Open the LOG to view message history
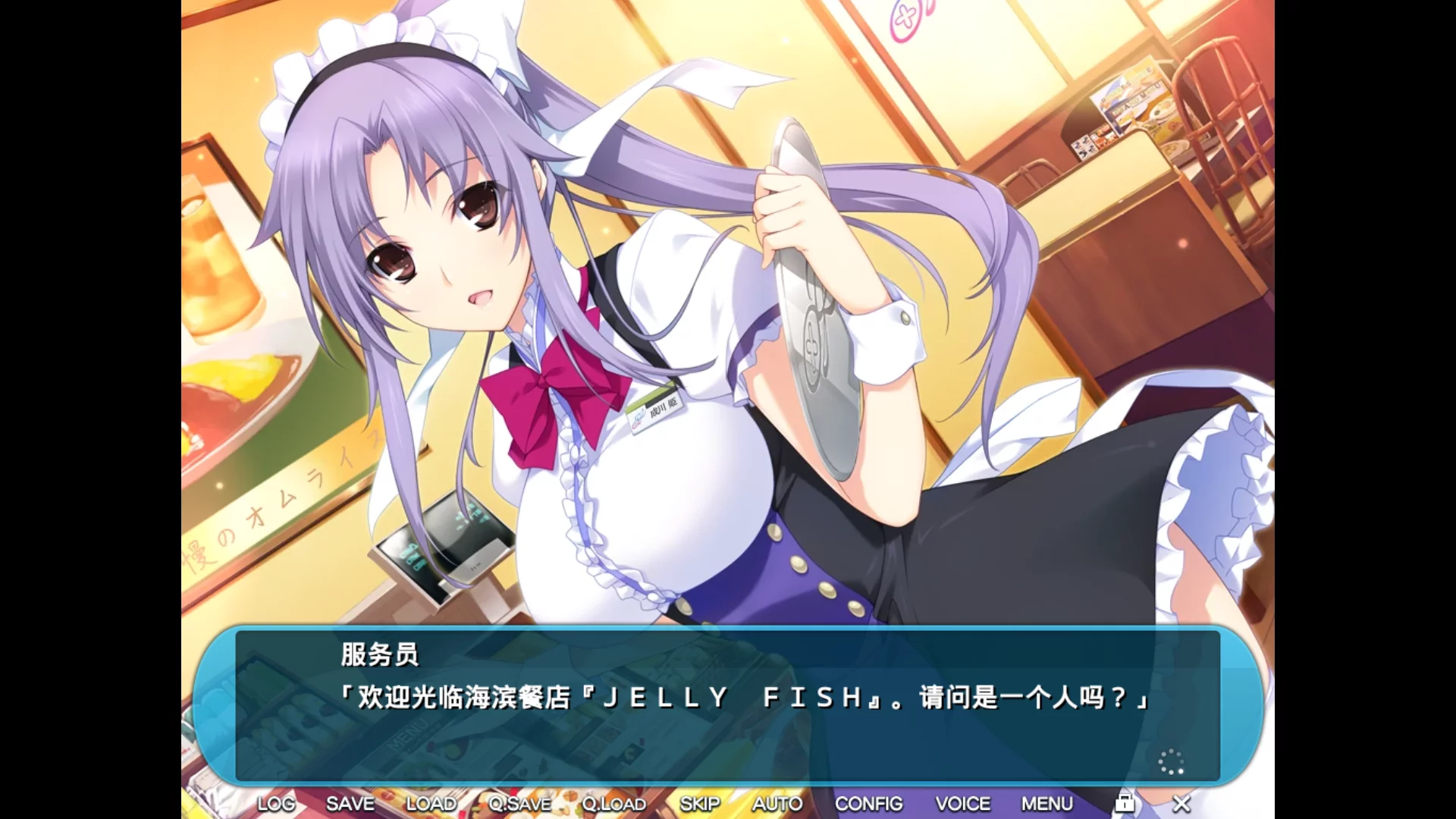 (x=275, y=803)
